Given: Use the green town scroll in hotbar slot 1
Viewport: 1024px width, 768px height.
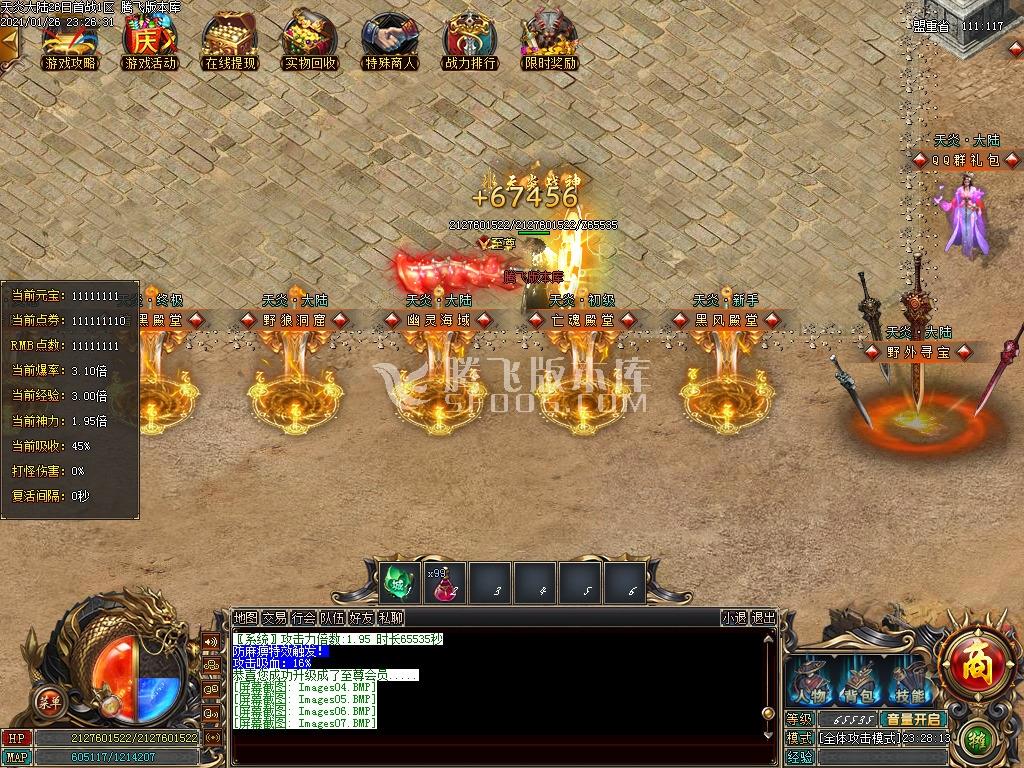Looking at the screenshot, I should coord(399,583).
